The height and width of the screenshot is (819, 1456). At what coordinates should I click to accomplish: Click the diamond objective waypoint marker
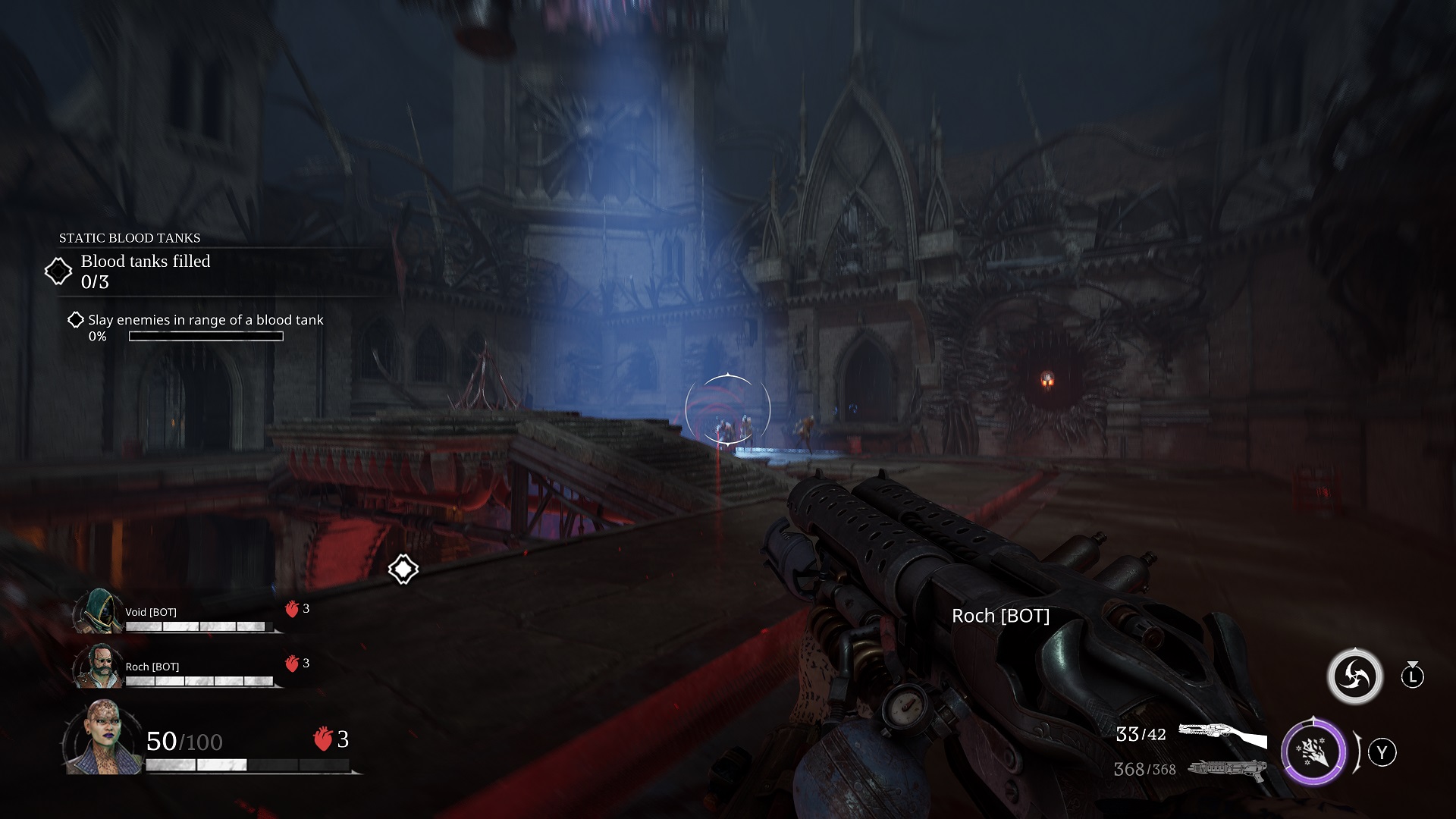point(403,569)
